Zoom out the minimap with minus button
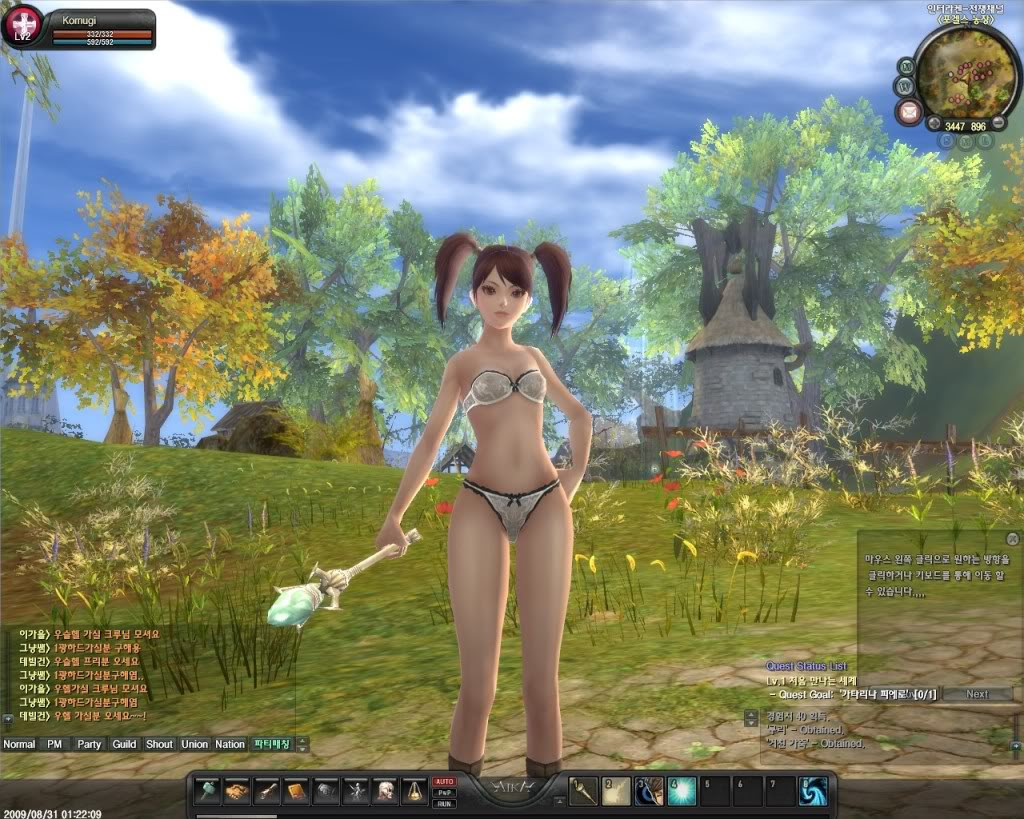The height and width of the screenshot is (819, 1024). pyautogui.click(x=998, y=124)
